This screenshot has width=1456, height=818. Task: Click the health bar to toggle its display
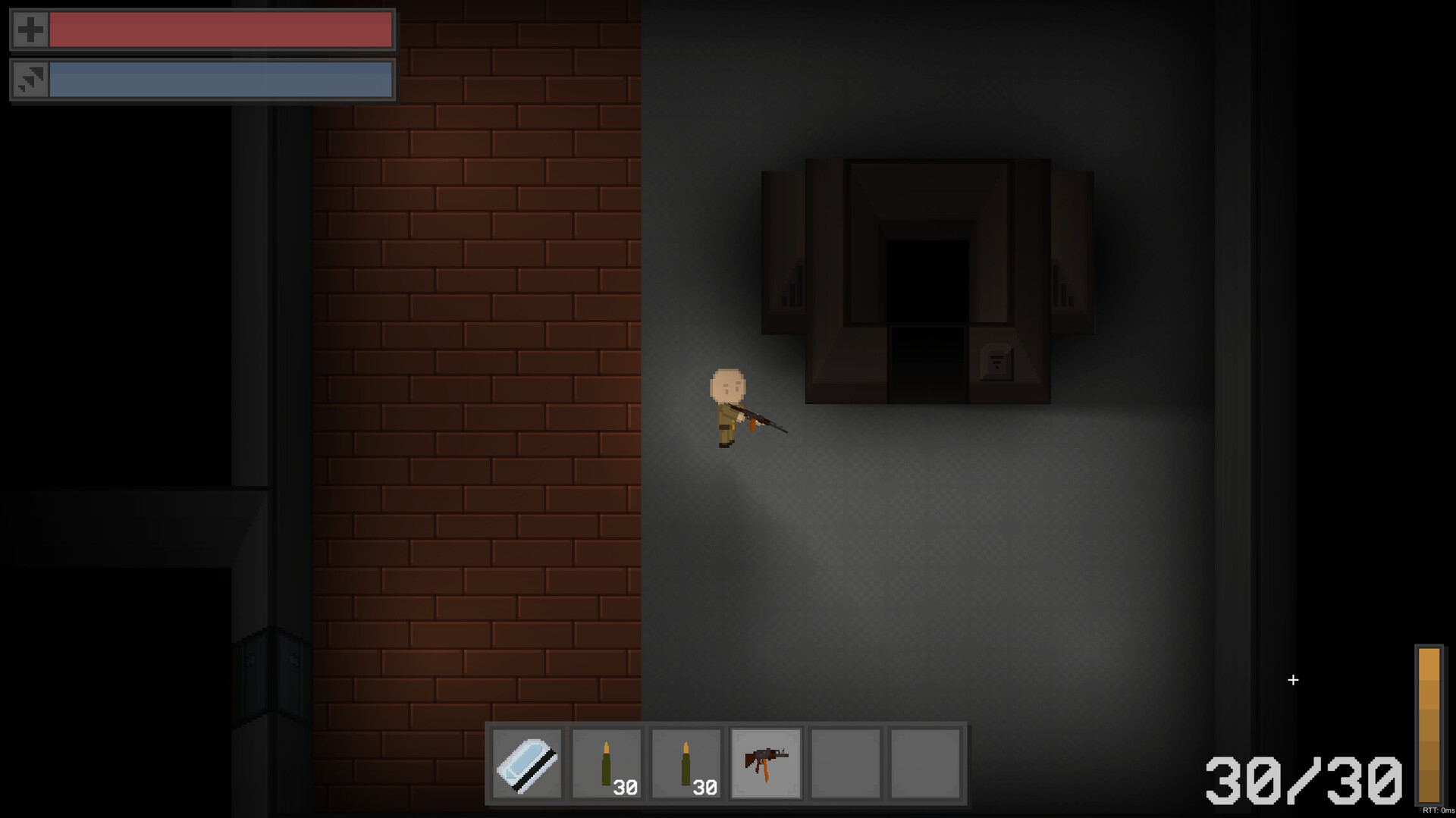(x=220, y=30)
